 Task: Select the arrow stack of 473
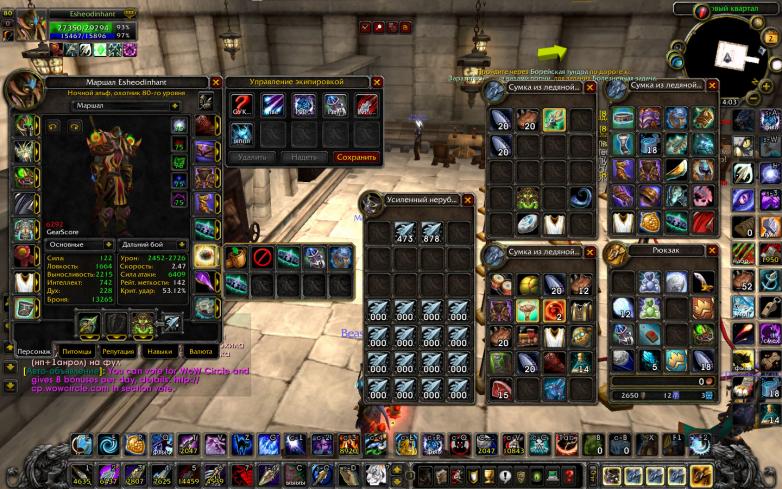(x=406, y=232)
